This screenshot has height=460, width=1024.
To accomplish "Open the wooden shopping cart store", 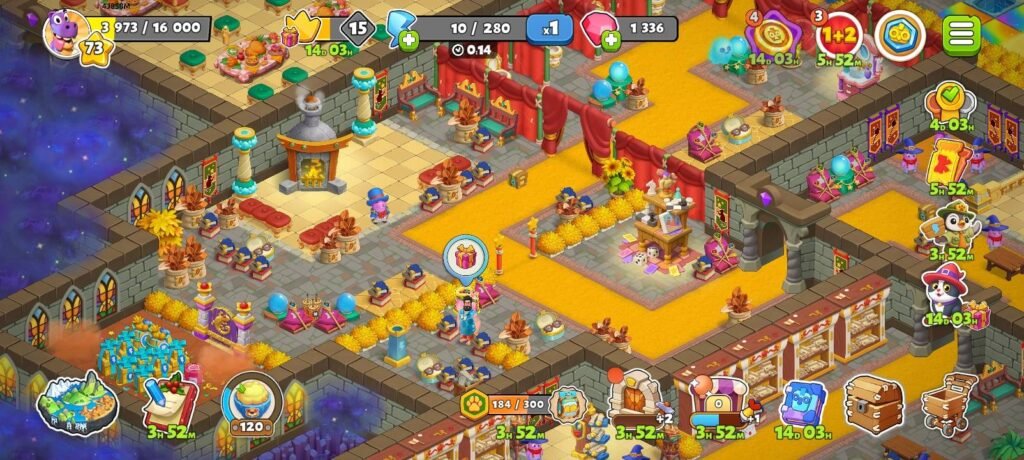I will click(x=948, y=402).
